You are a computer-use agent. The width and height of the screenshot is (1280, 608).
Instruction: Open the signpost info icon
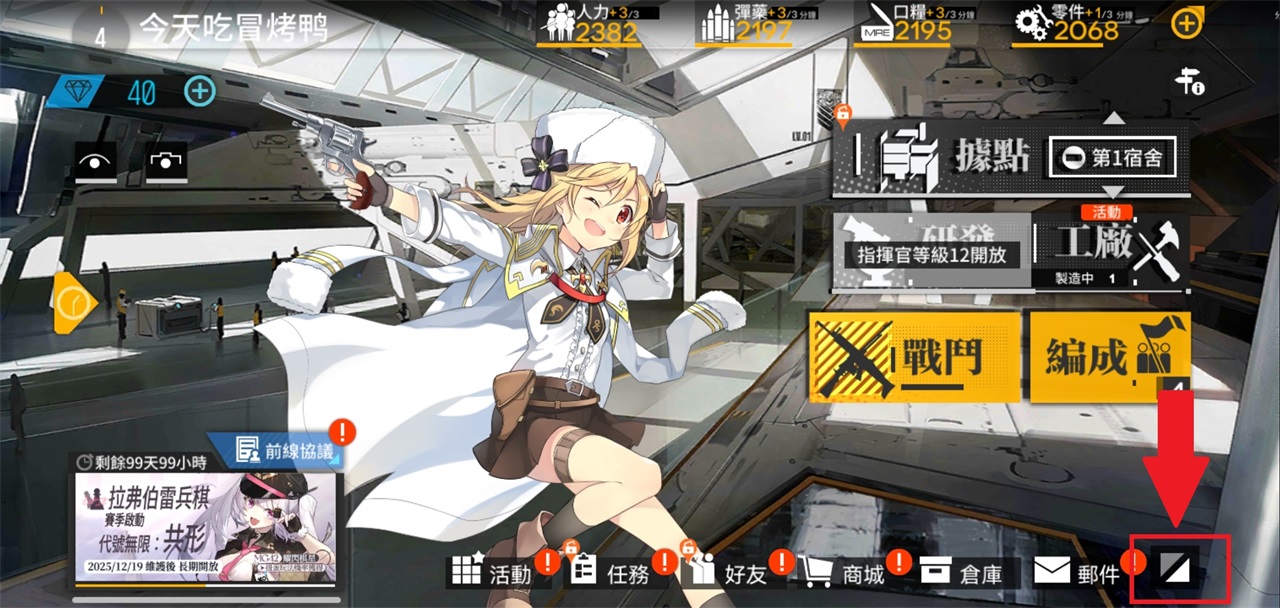[1189, 82]
